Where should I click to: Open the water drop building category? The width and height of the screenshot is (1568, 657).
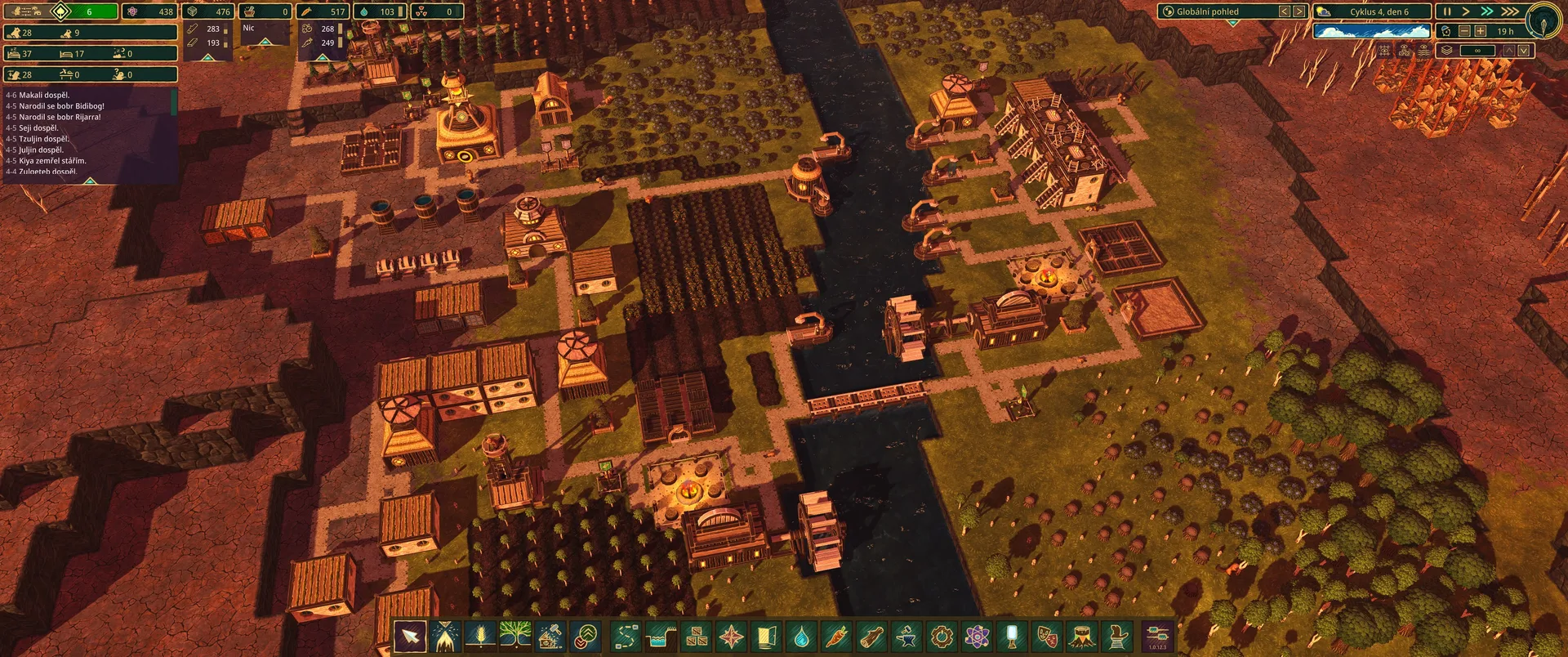click(802, 636)
